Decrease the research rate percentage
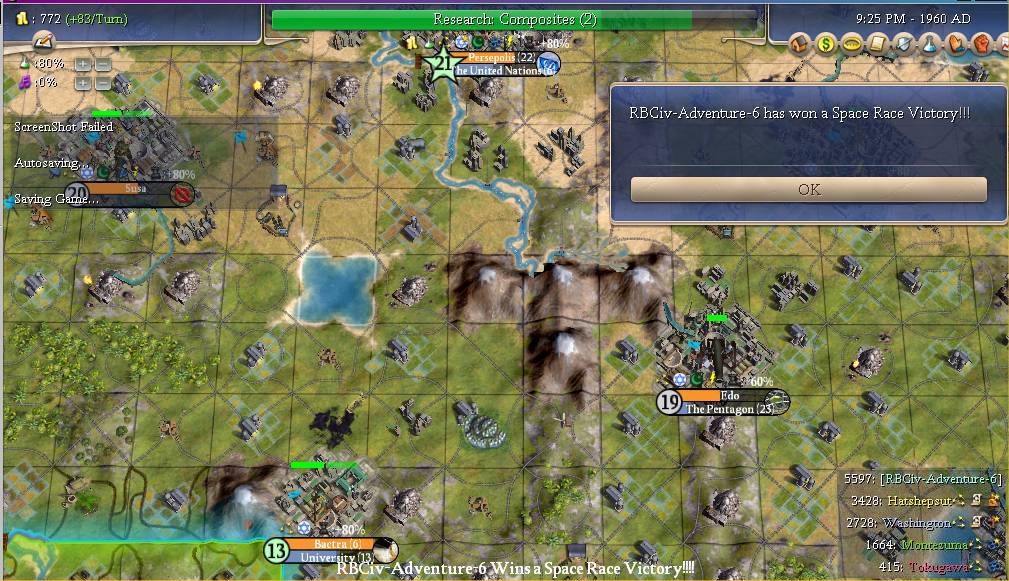Image resolution: width=1009 pixels, height=581 pixels. pyautogui.click(x=102, y=64)
